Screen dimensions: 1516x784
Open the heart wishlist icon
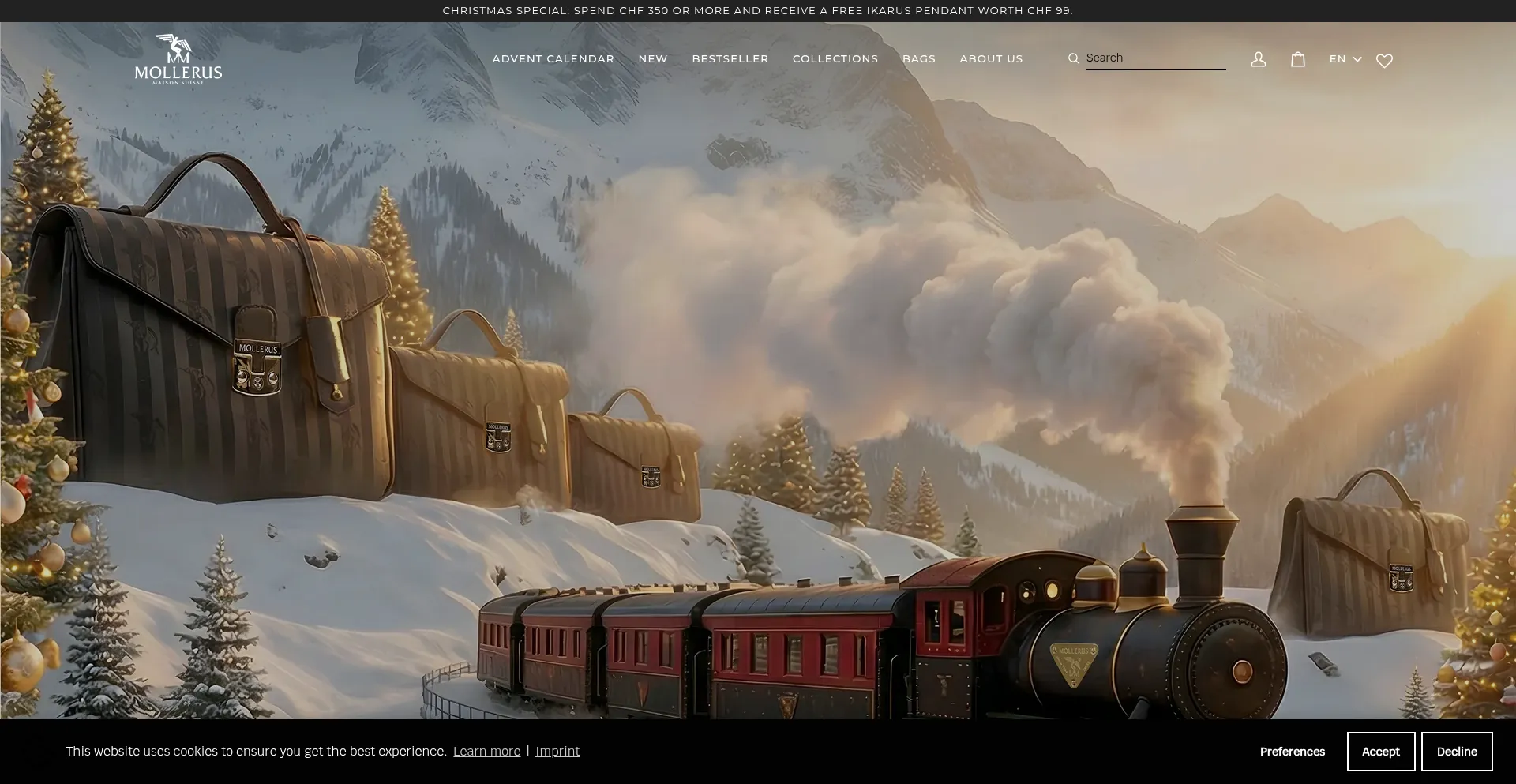point(1384,61)
